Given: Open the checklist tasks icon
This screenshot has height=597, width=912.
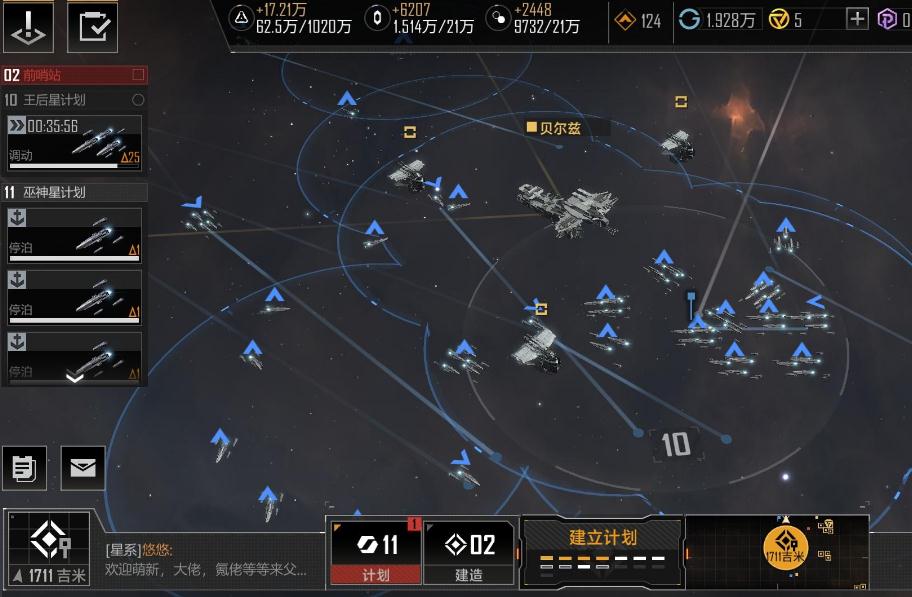Looking at the screenshot, I should tap(92, 27).
